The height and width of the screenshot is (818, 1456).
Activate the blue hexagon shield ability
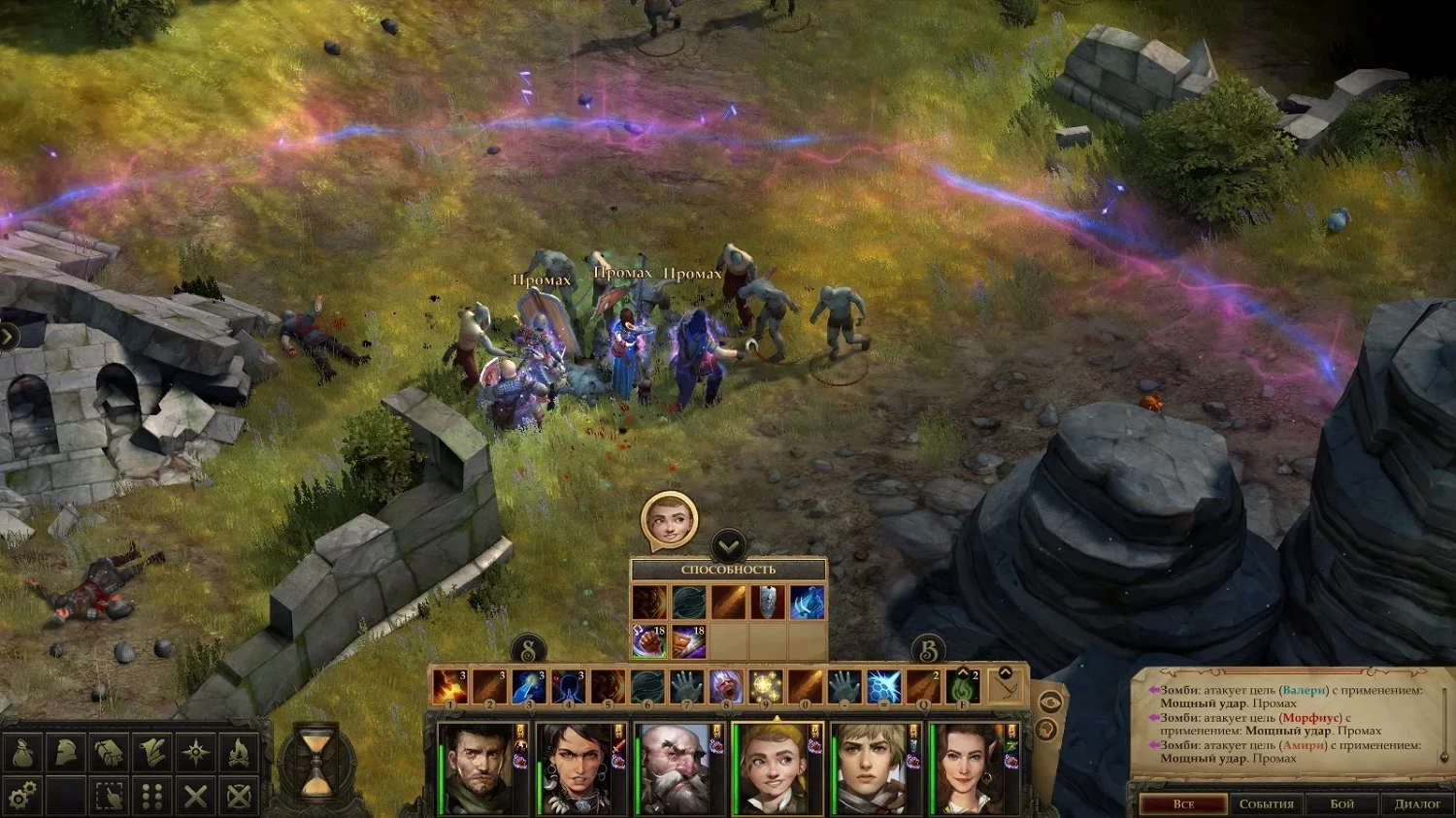tap(883, 687)
